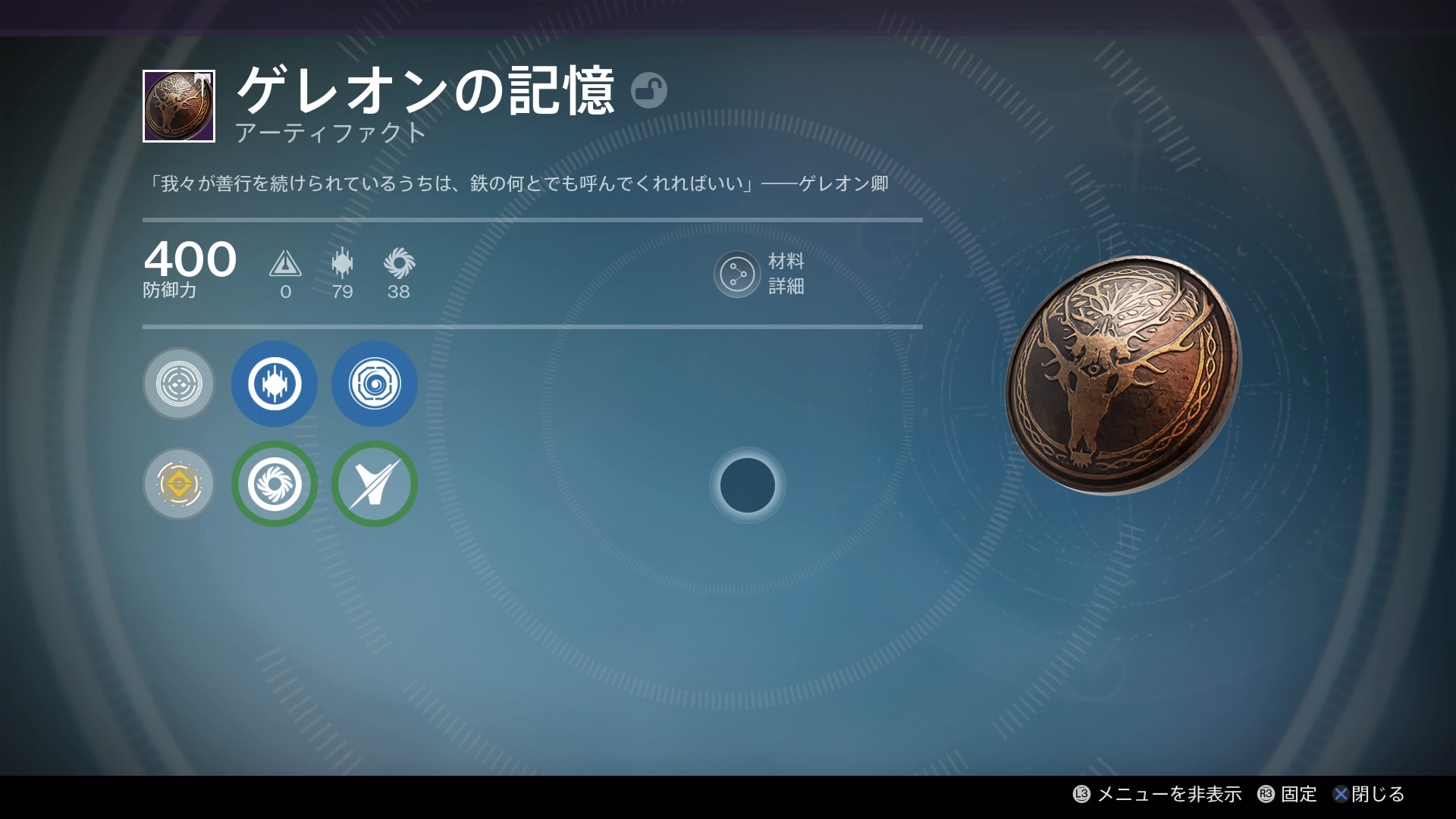Select the ゲレオンの記憶 item thumbnail
Screen dimensions: 1456x819
coord(179,106)
